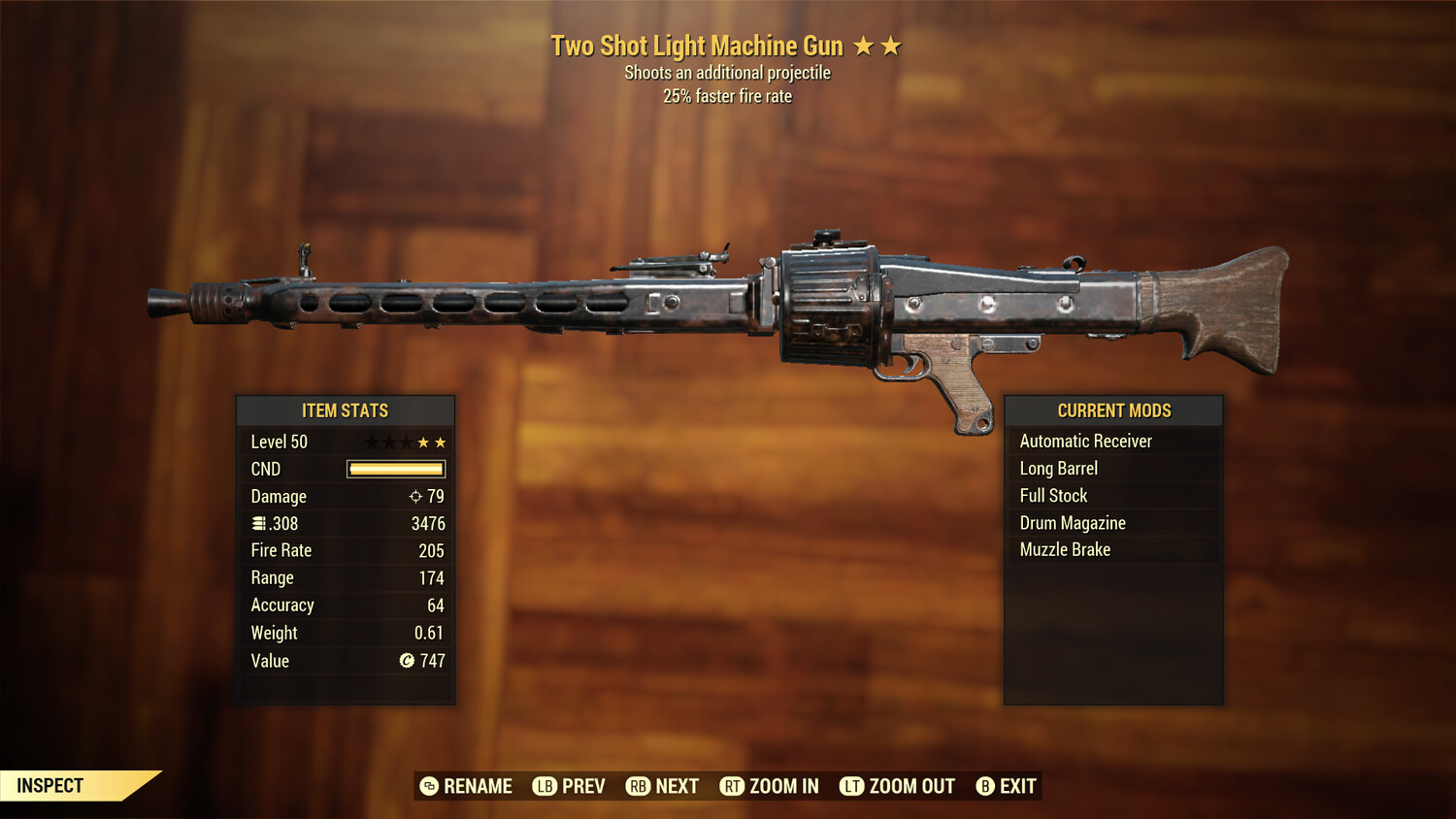Select the Drum Magazine mod entry
This screenshot has width=1456, height=819.
tap(1072, 522)
